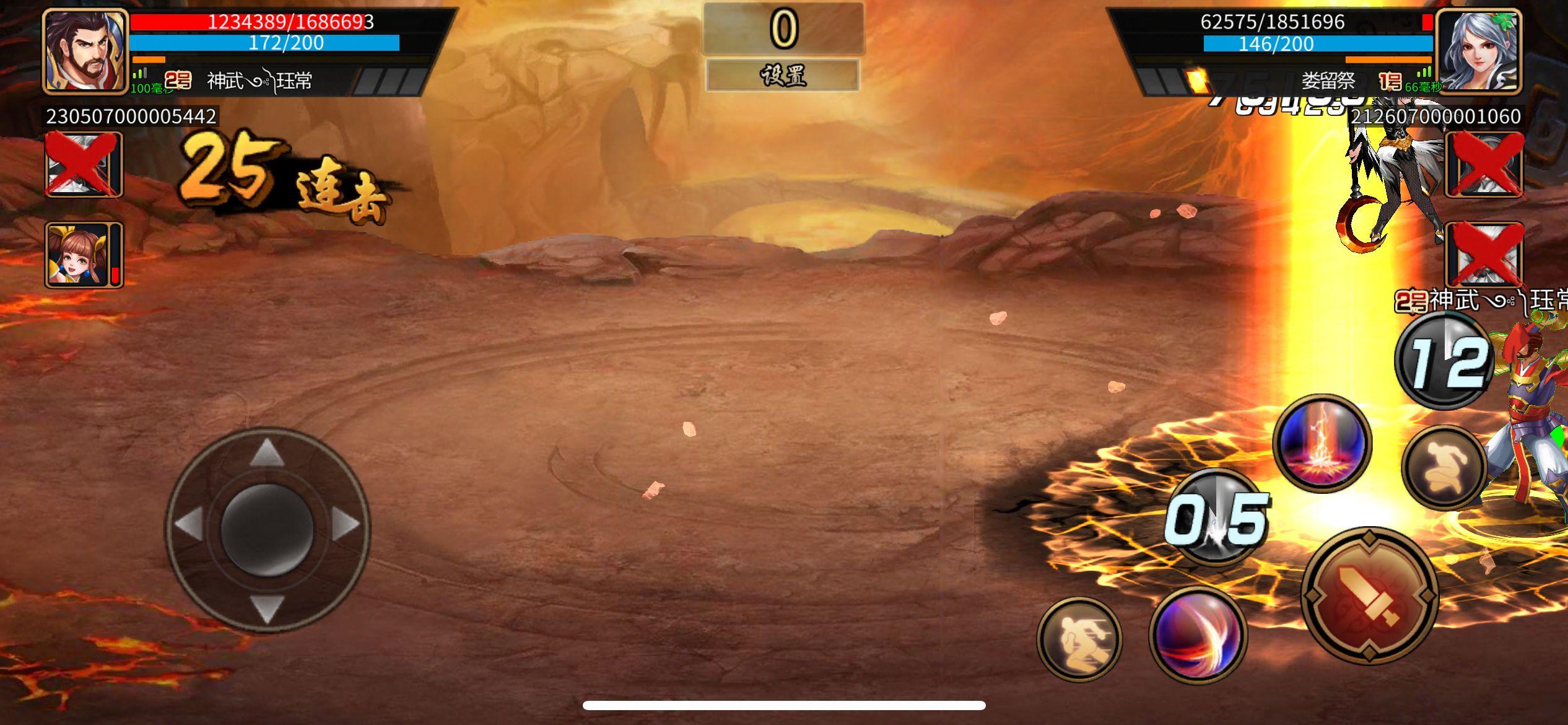Tap the player name 神武珏常
The image size is (1568, 725).
(260, 79)
